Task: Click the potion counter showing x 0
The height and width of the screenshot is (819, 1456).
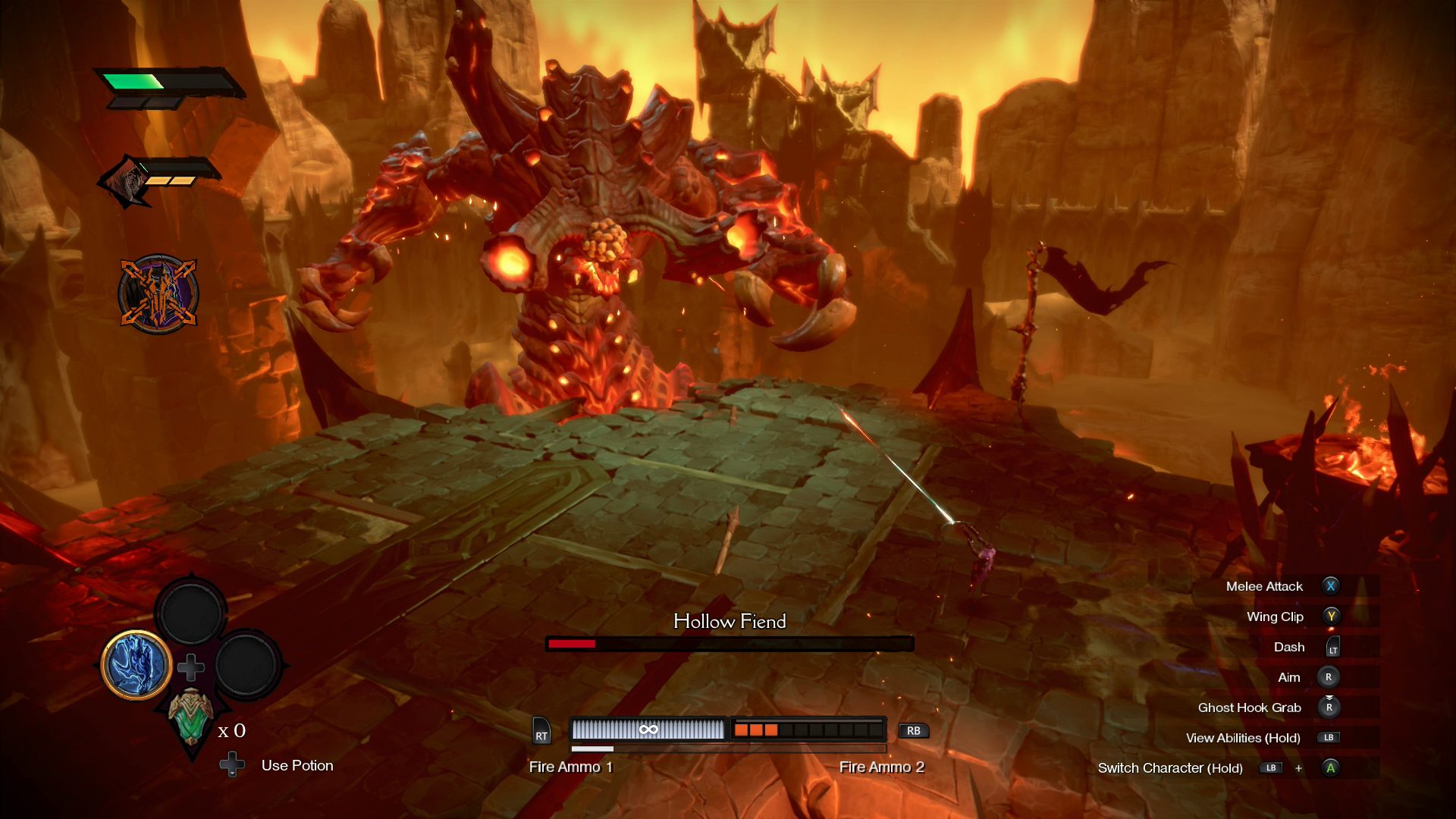Action: 231,731
